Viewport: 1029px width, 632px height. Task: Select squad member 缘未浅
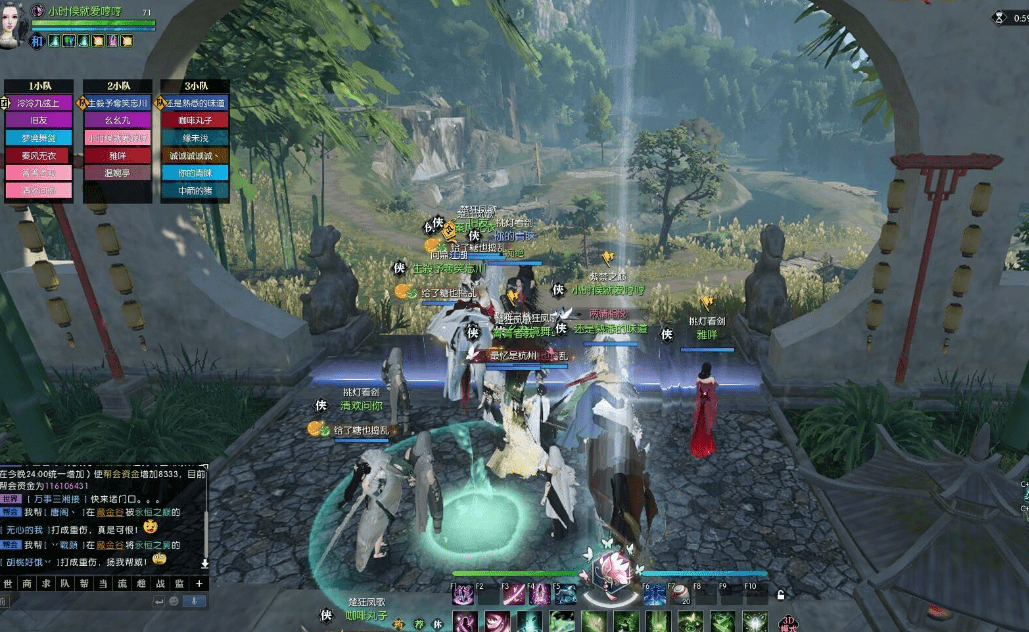195,138
